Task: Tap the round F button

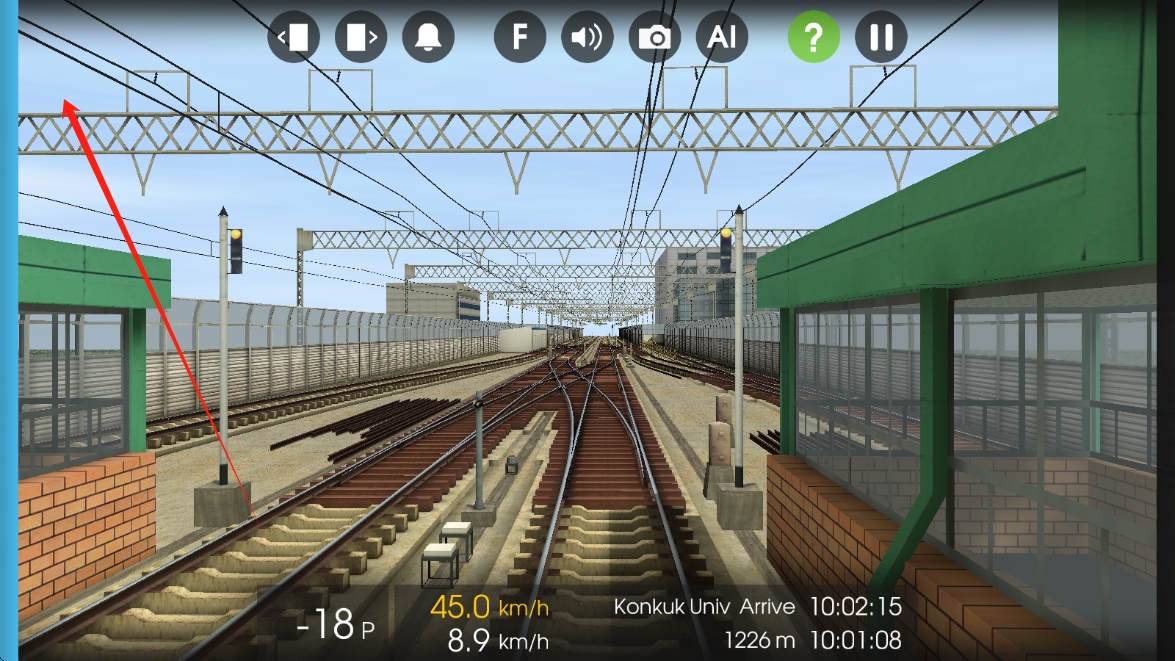Action: 520,37
